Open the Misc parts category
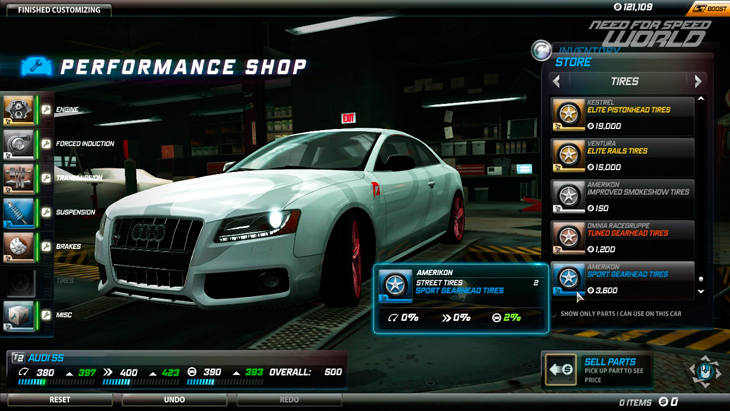 (20, 315)
